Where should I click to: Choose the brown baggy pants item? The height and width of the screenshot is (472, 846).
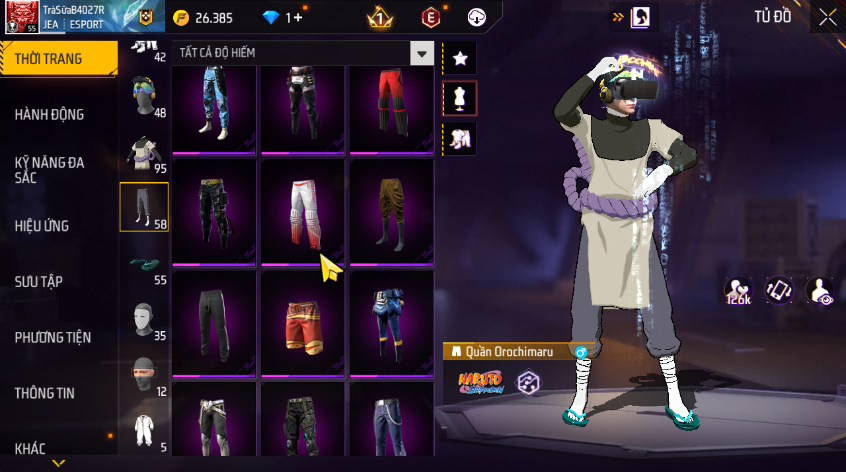pos(391,212)
